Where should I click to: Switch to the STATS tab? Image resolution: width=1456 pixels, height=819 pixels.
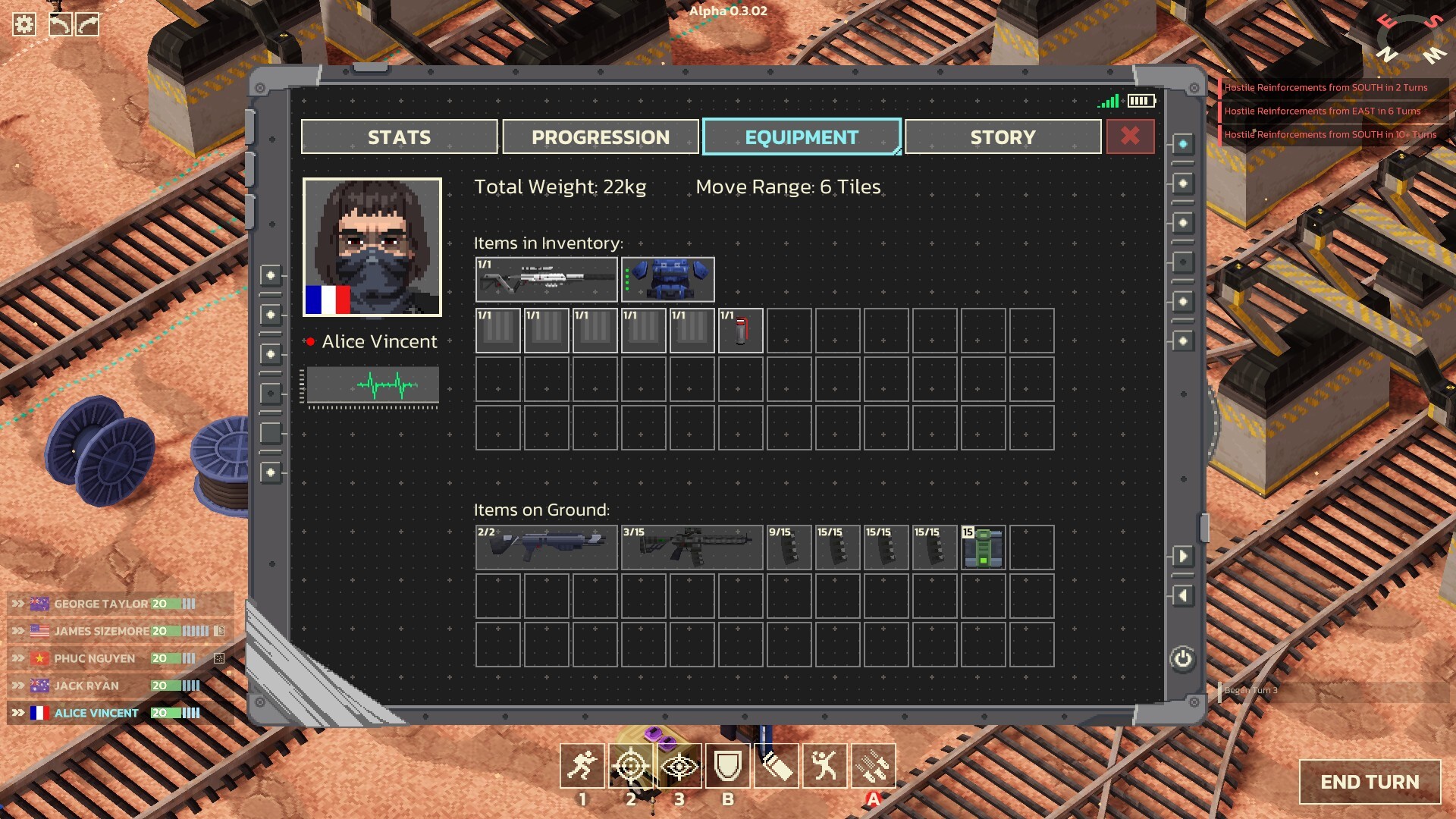[400, 137]
